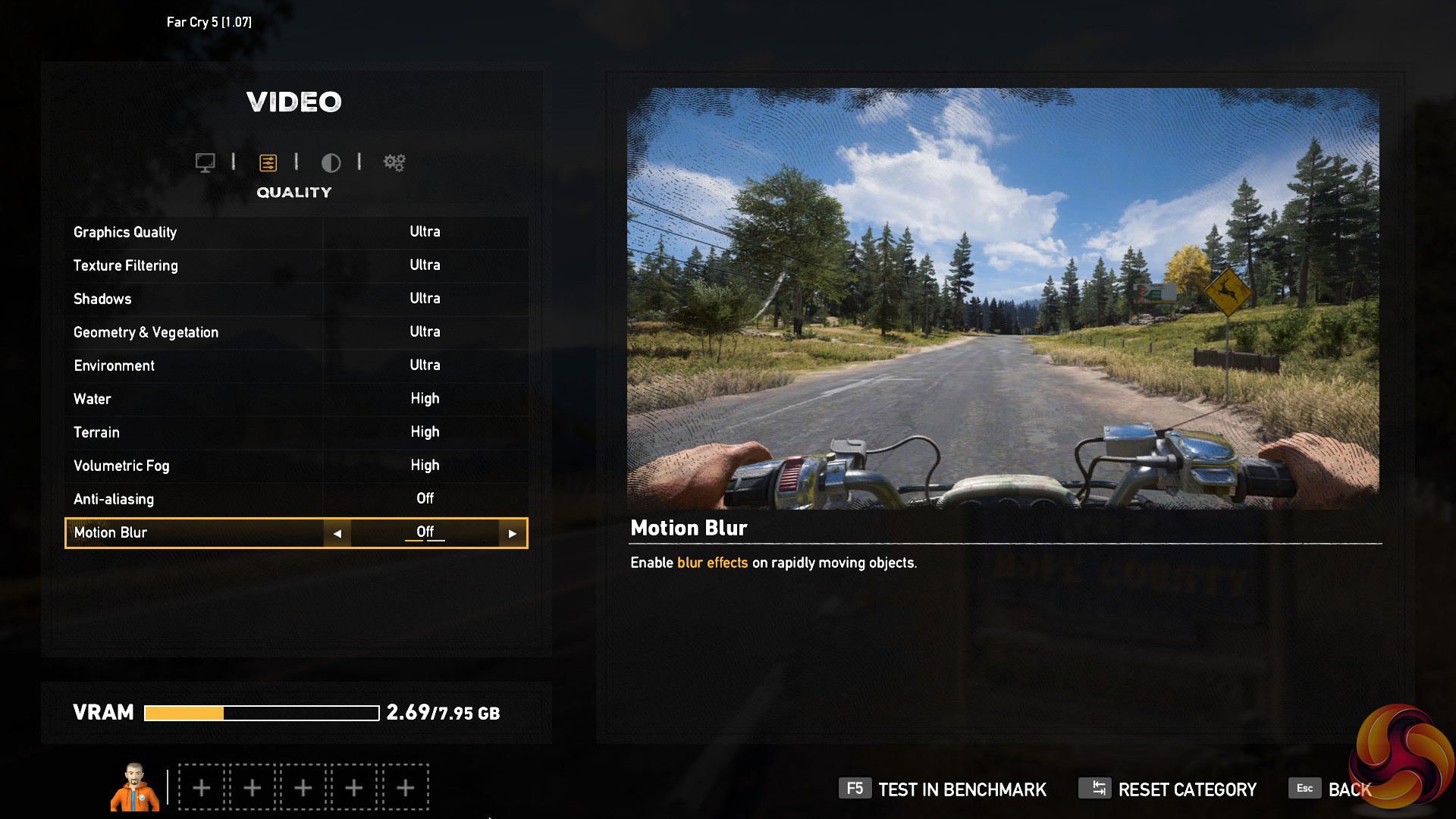Click Reset Category

coord(1168,789)
